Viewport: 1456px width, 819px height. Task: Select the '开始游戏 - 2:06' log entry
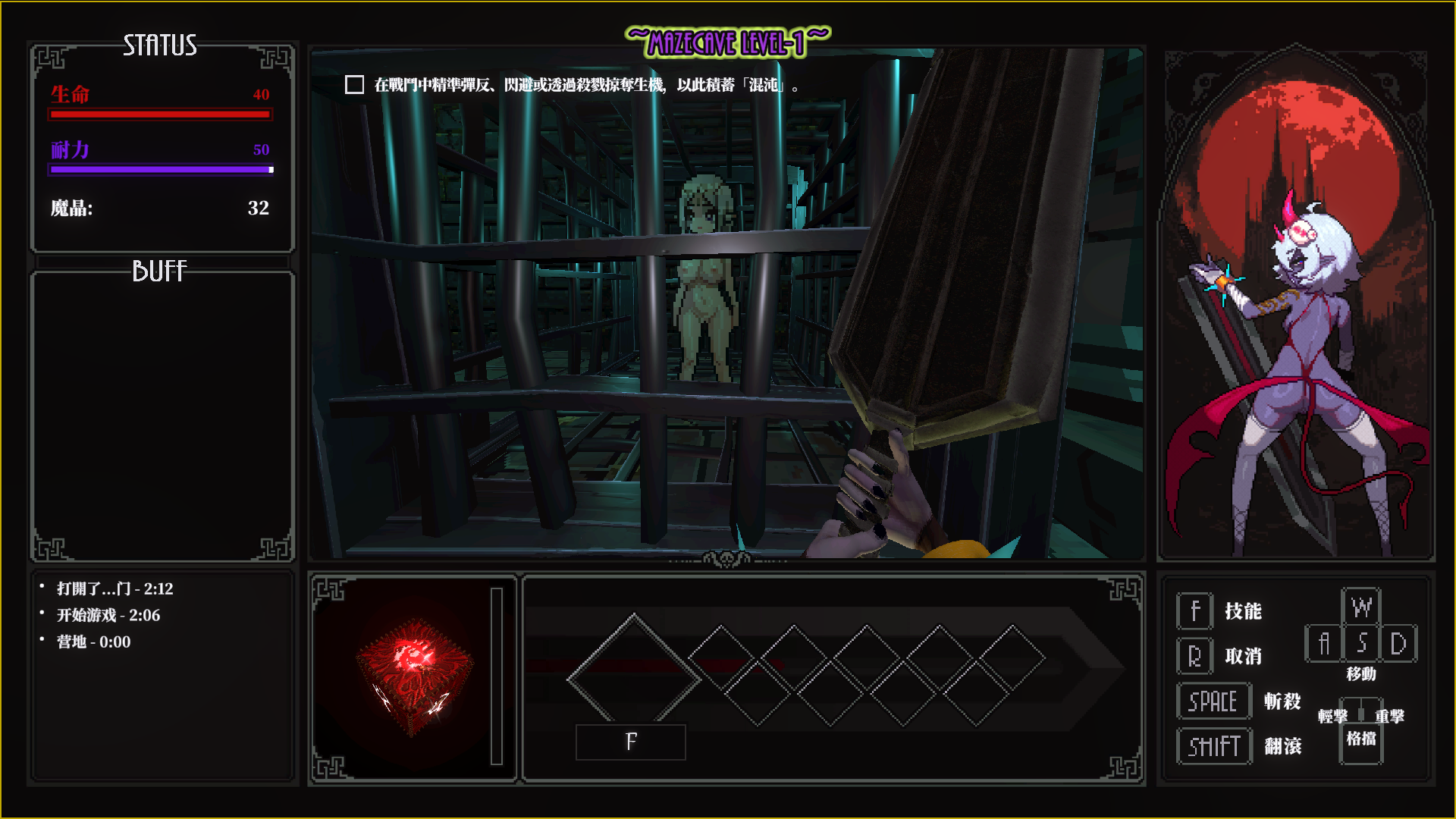coord(108,616)
